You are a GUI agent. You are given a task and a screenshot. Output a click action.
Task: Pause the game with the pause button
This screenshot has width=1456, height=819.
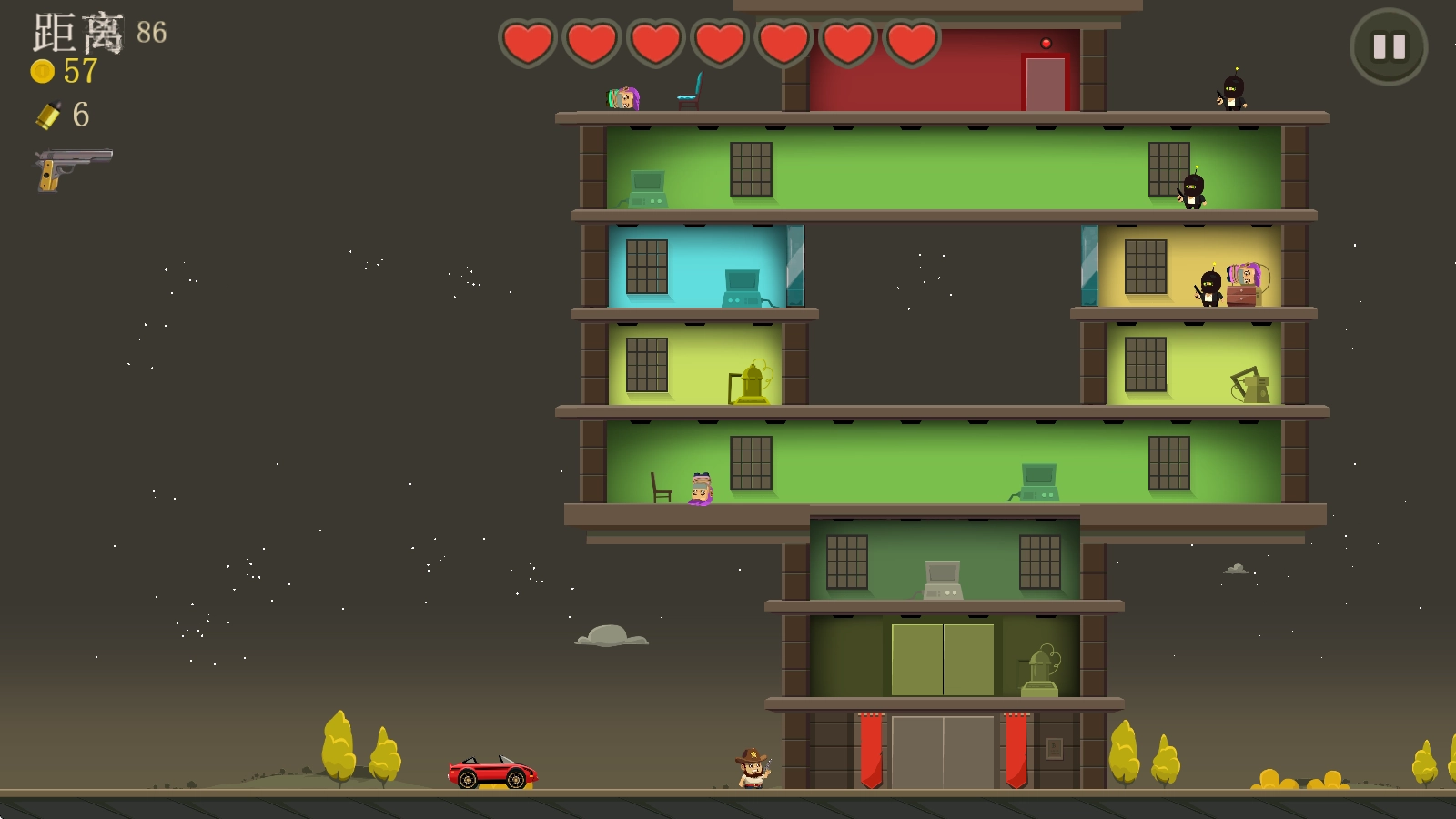(1389, 47)
